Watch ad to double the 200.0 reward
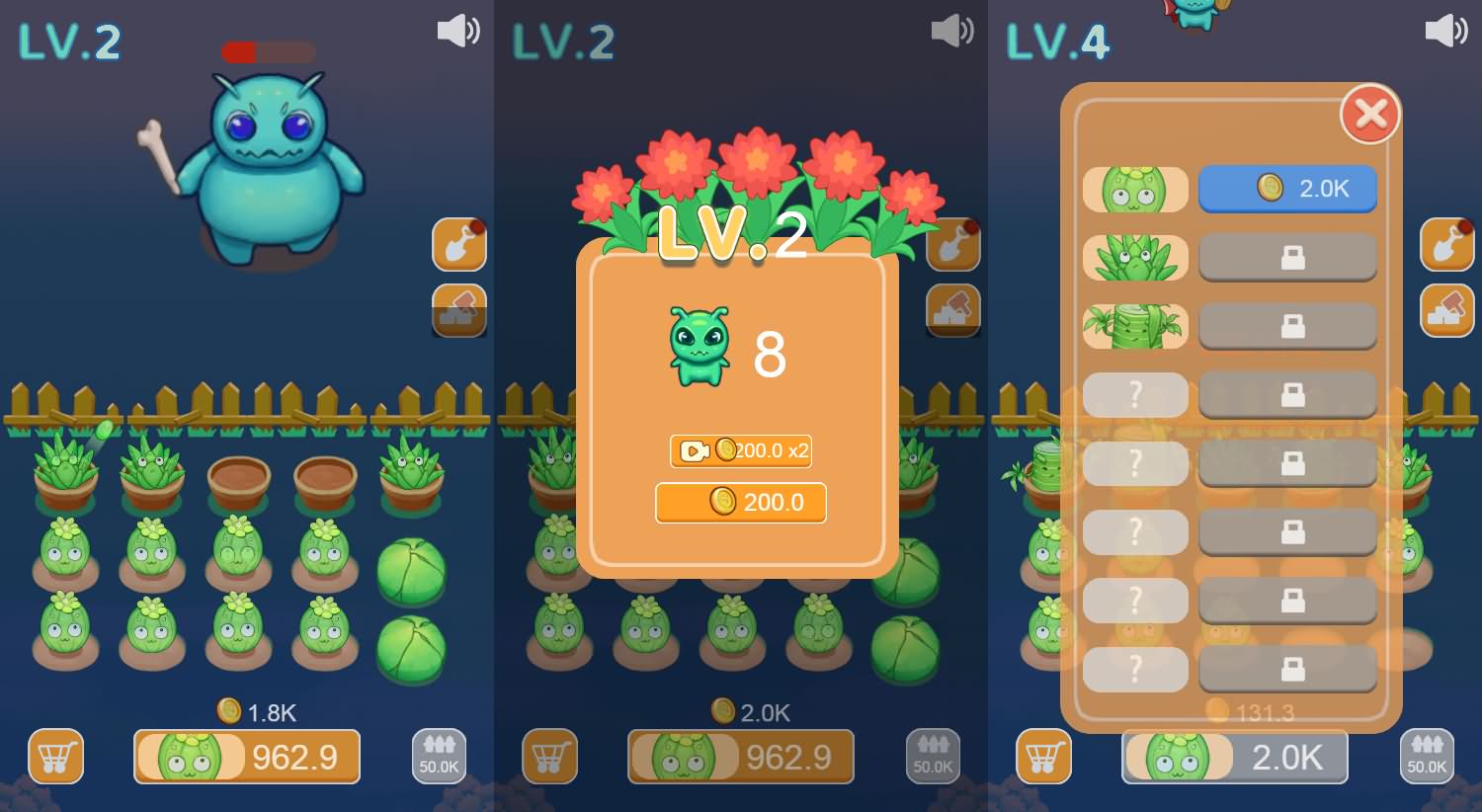 pos(740,451)
